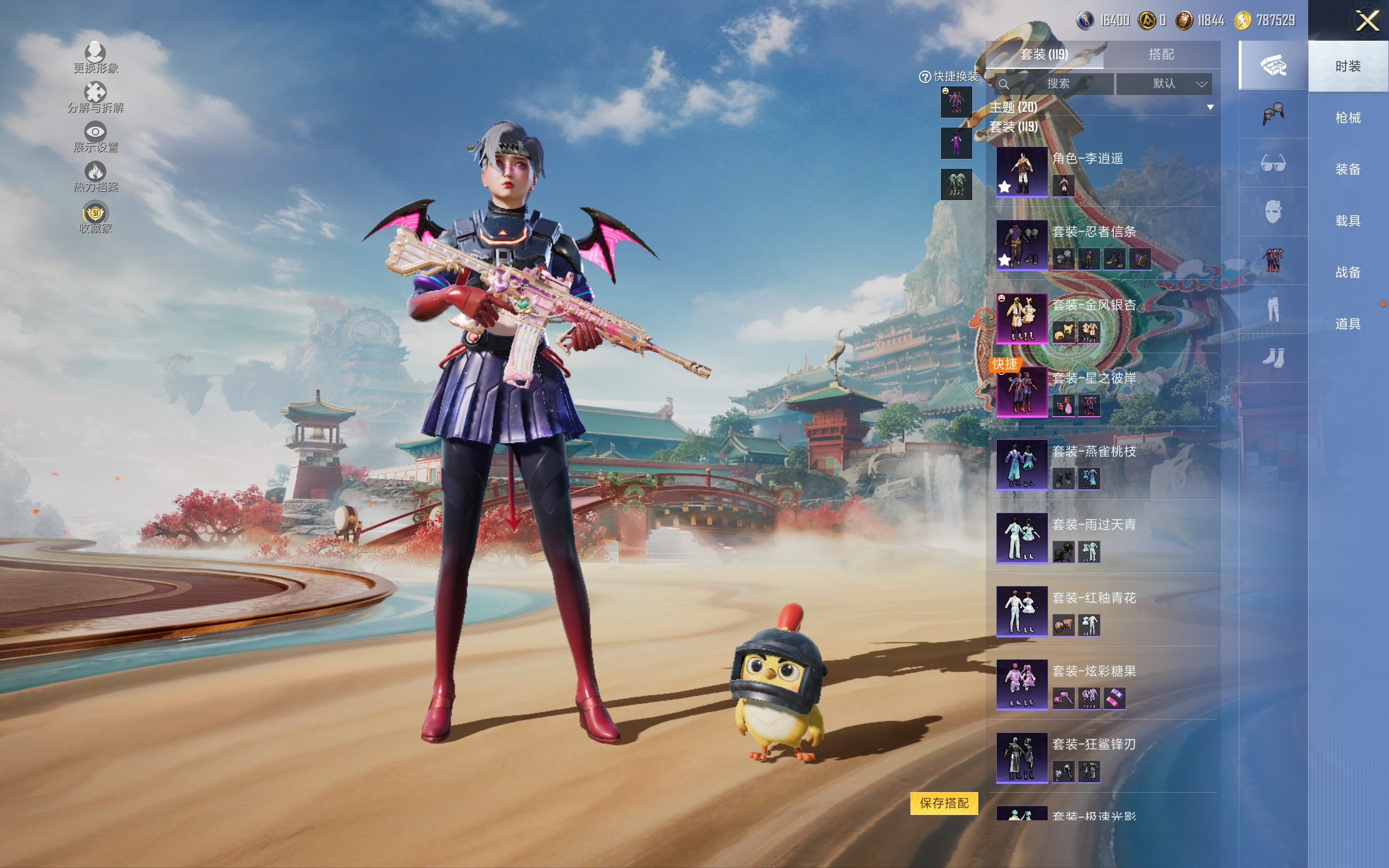
Task: Open the 枪械 category
Action: pos(1347,118)
